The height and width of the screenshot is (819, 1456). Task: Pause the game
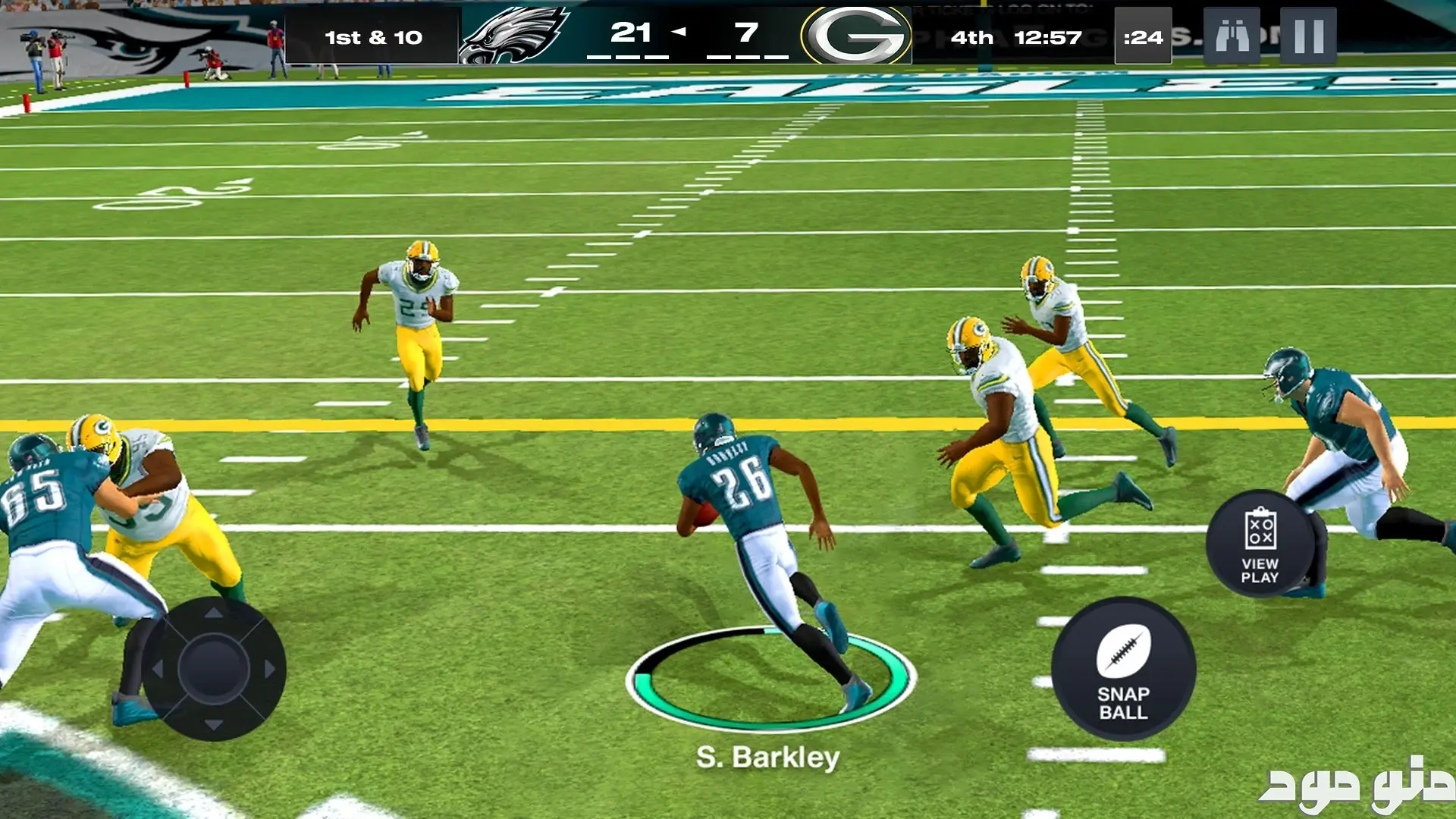point(1308,36)
